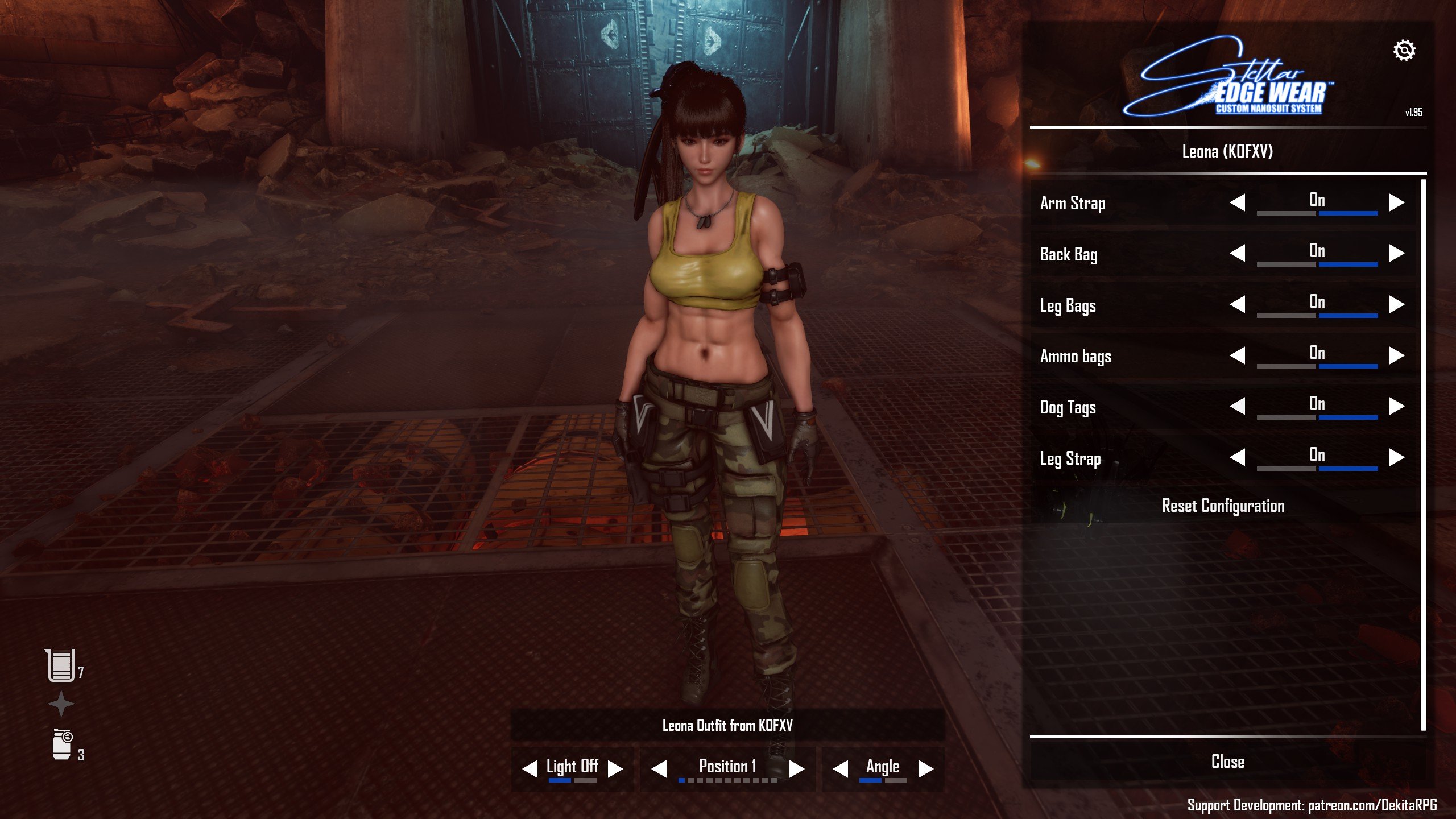
Task: Click the right arrow next to Light Off
Action: [615, 768]
